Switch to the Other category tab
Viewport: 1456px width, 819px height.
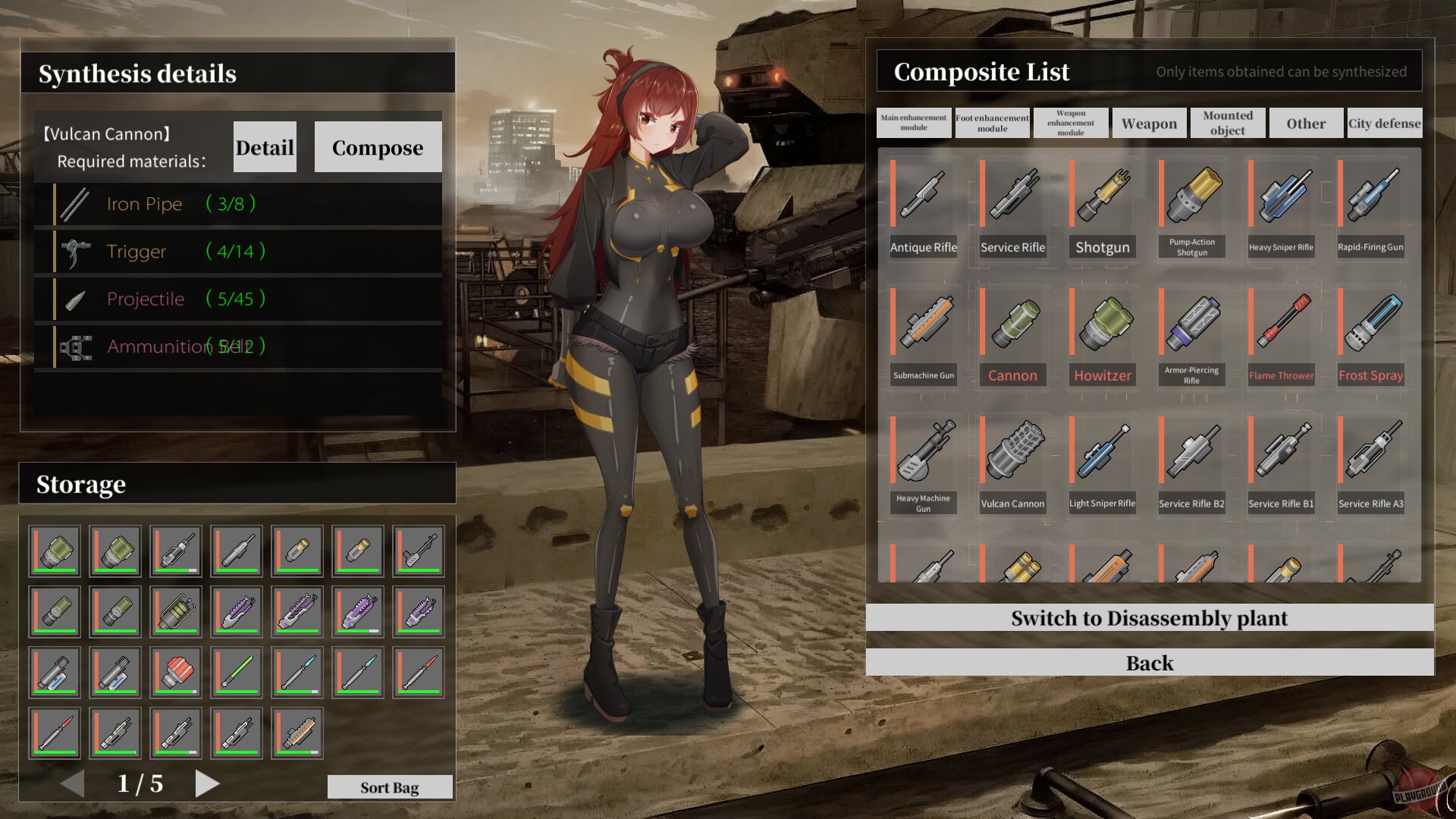tap(1306, 123)
